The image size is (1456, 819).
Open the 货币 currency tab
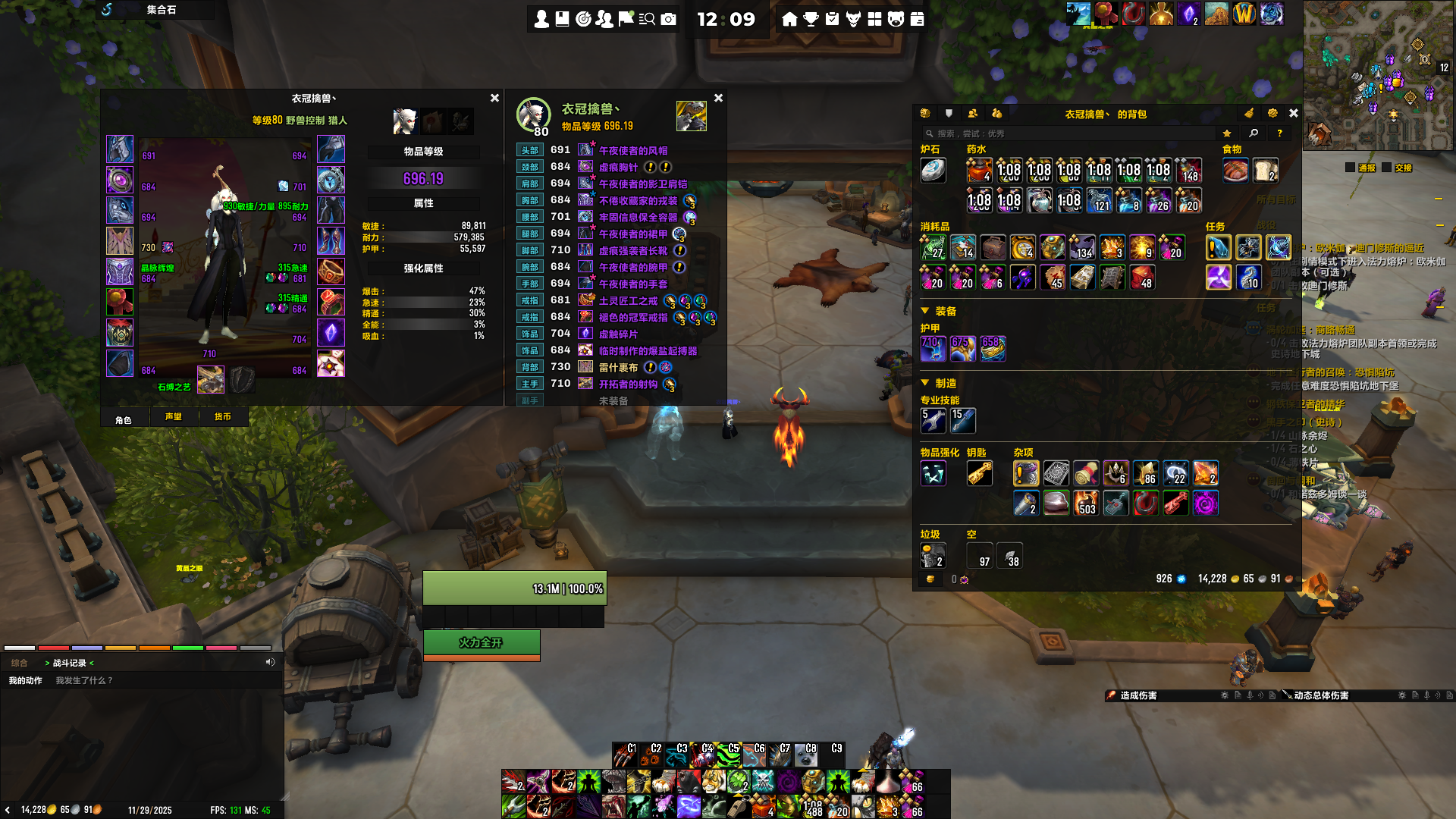tap(222, 417)
